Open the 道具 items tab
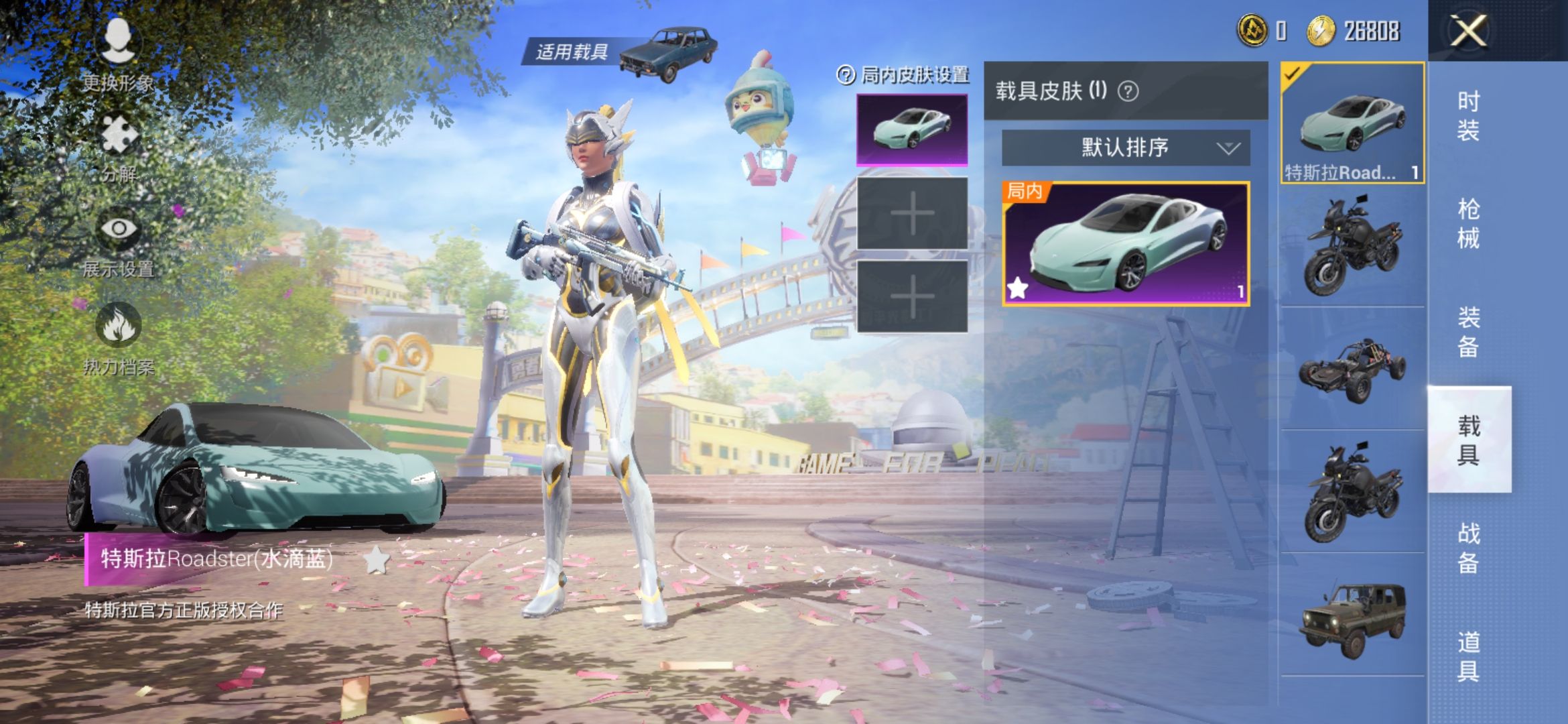 (x=1468, y=656)
